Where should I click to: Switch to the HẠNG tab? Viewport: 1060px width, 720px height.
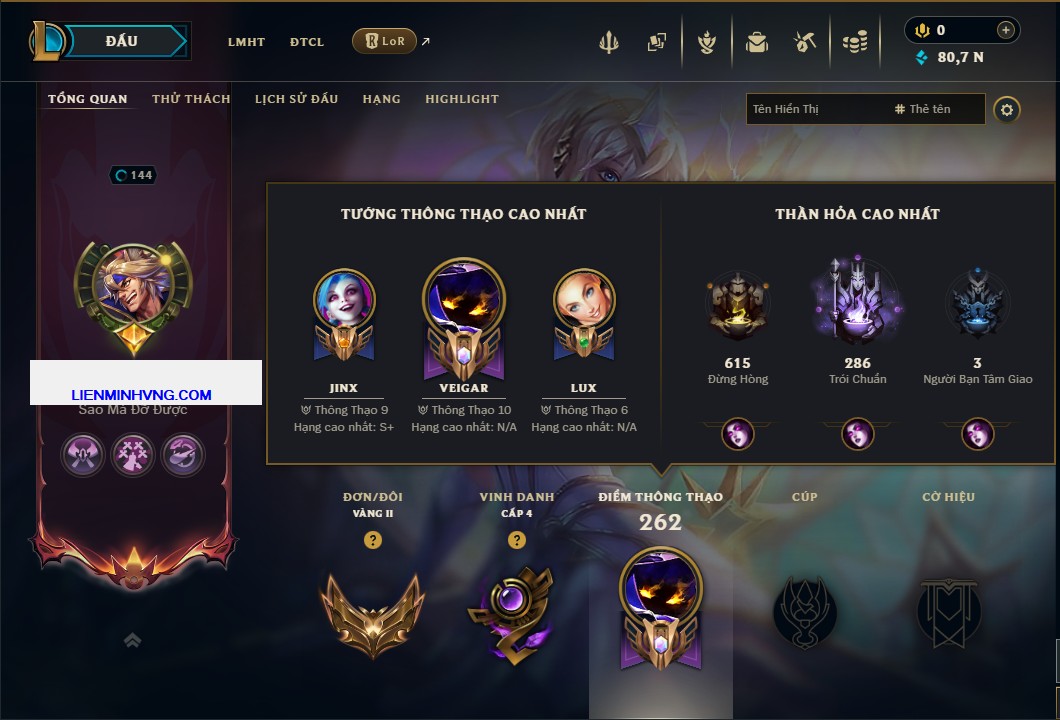click(x=381, y=99)
